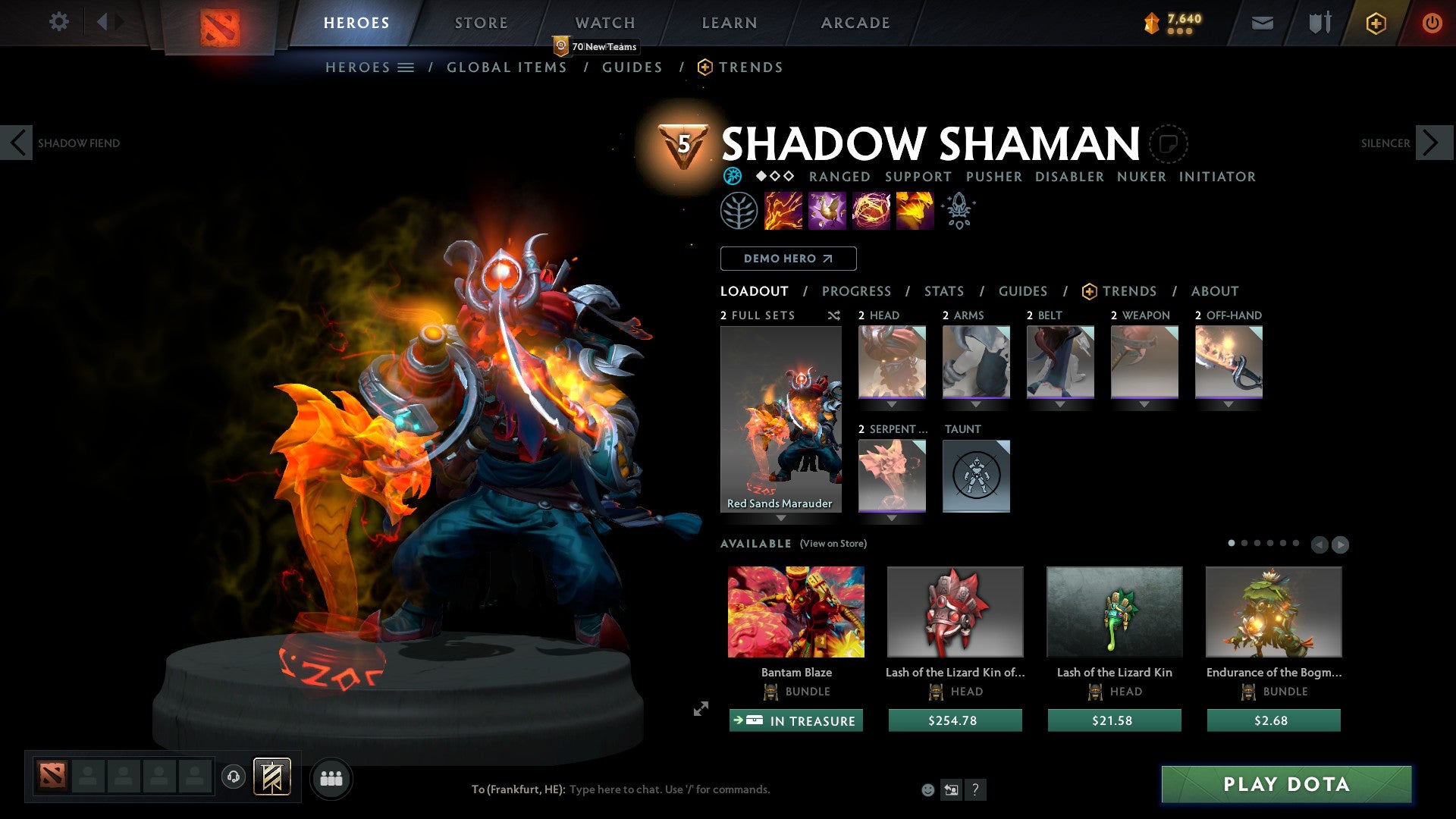Open the shuffle icon next to Full Sets
Viewport: 1456px width, 819px height.
(x=833, y=315)
